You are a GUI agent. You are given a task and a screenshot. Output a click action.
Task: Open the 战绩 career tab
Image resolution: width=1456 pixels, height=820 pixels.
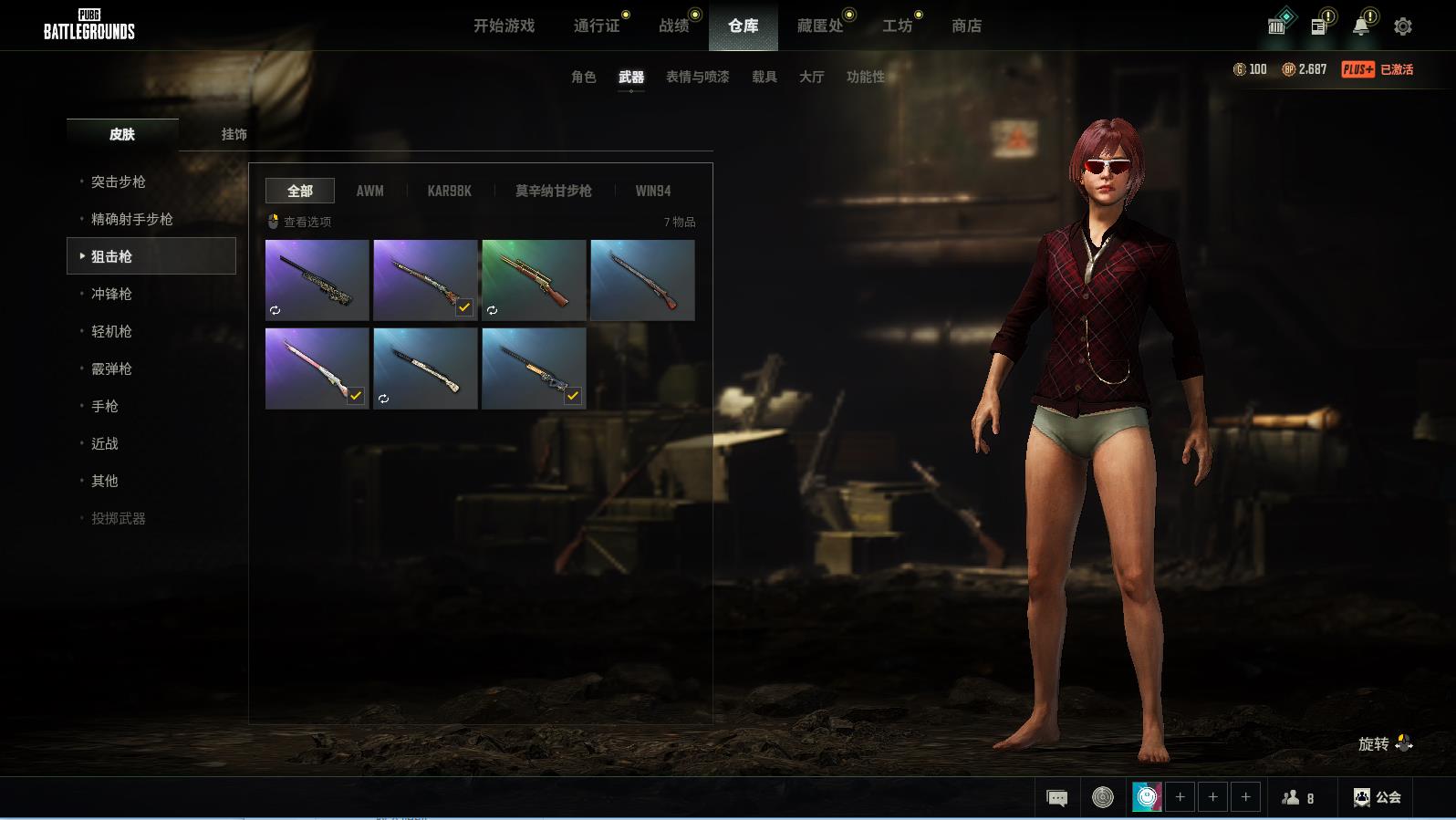pos(674,26)
